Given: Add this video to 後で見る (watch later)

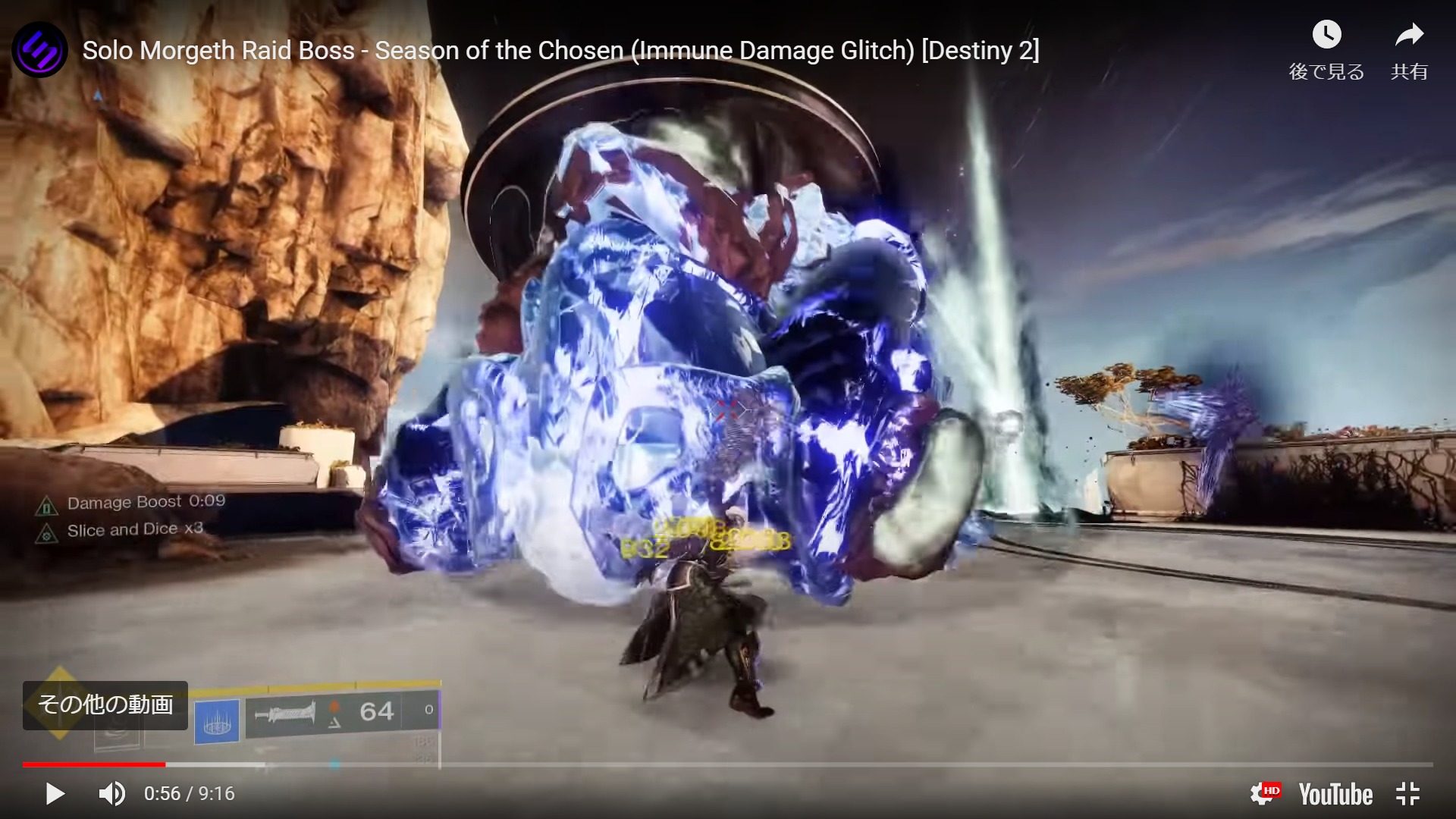Looking at the screenshot, I should point(1326,33).
